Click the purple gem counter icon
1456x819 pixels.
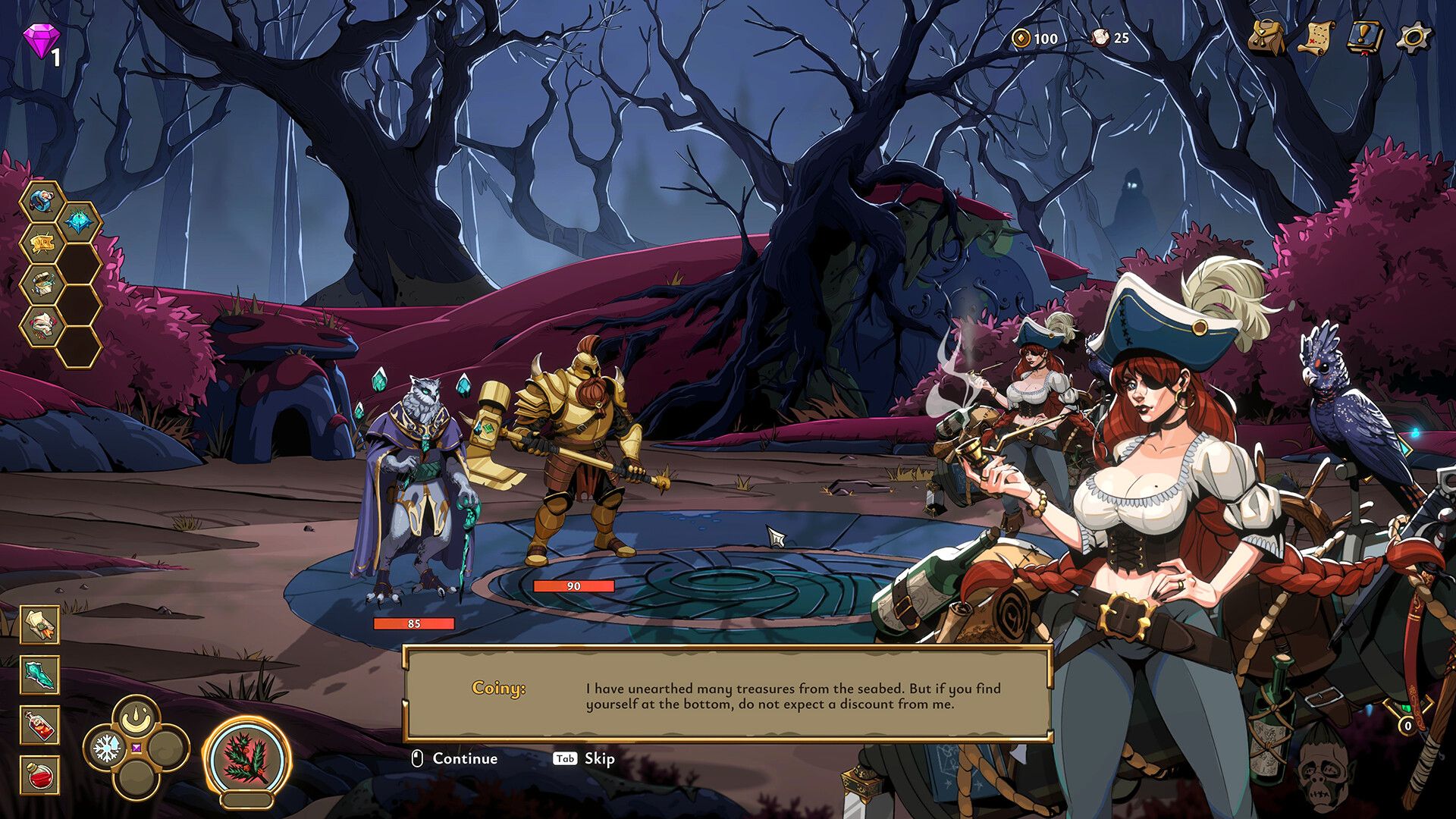click(x=39, y=40)
